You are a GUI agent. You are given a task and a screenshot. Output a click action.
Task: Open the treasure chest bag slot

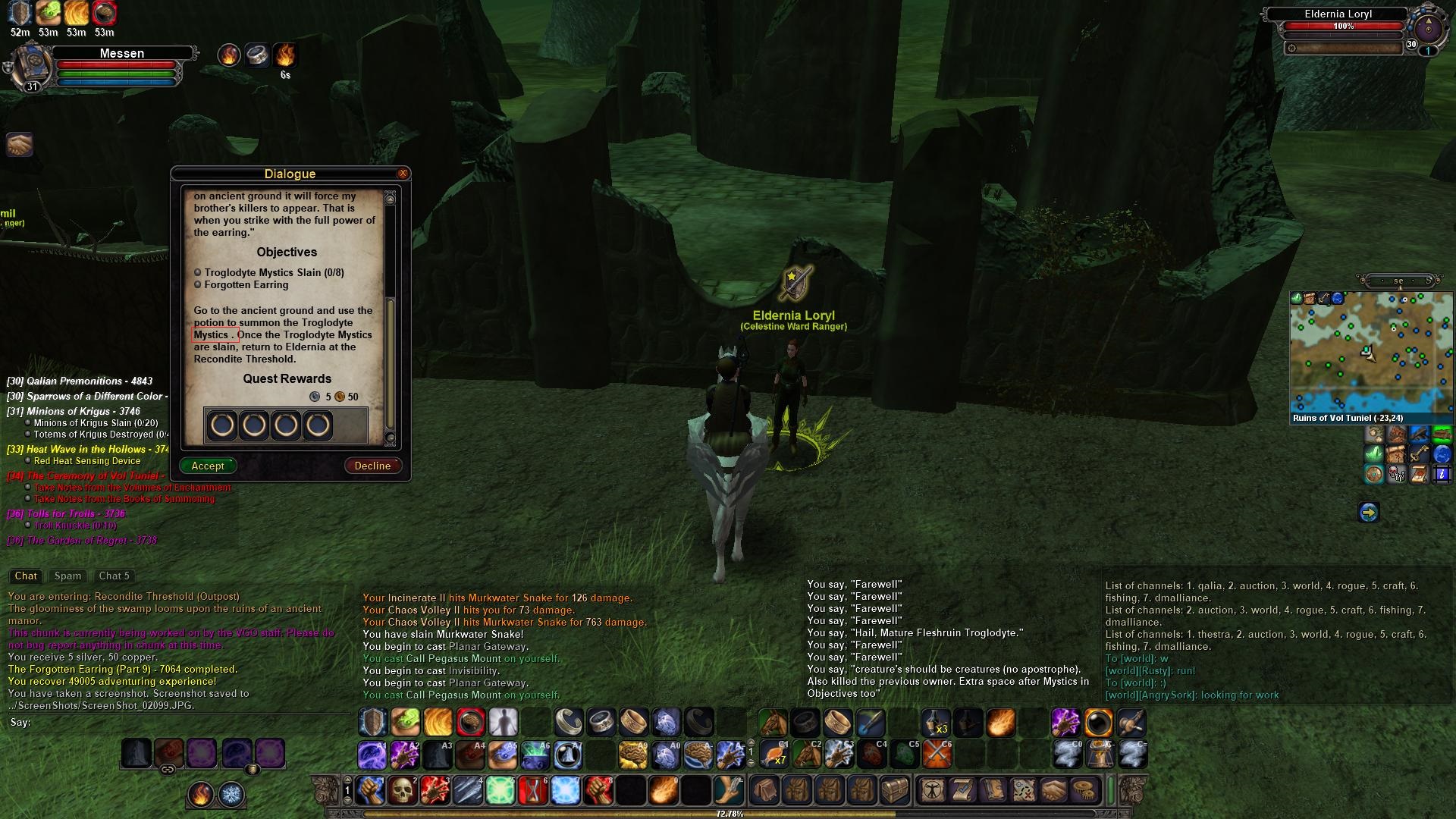tap(894, 790)
